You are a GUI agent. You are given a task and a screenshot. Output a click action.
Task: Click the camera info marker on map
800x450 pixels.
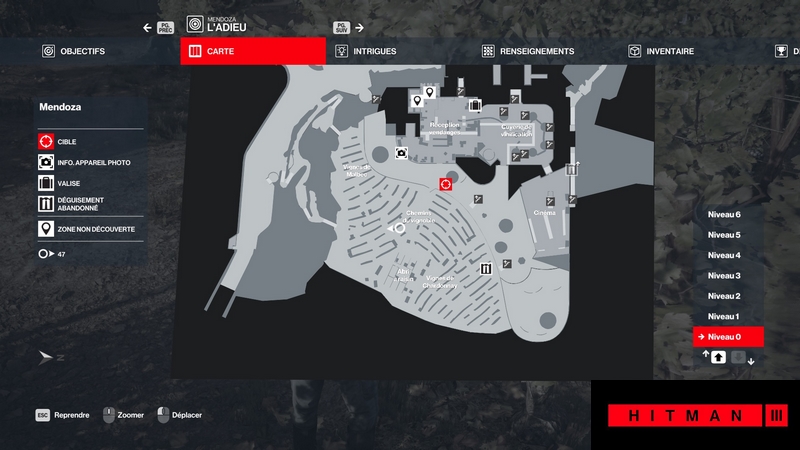coord(401,153)
